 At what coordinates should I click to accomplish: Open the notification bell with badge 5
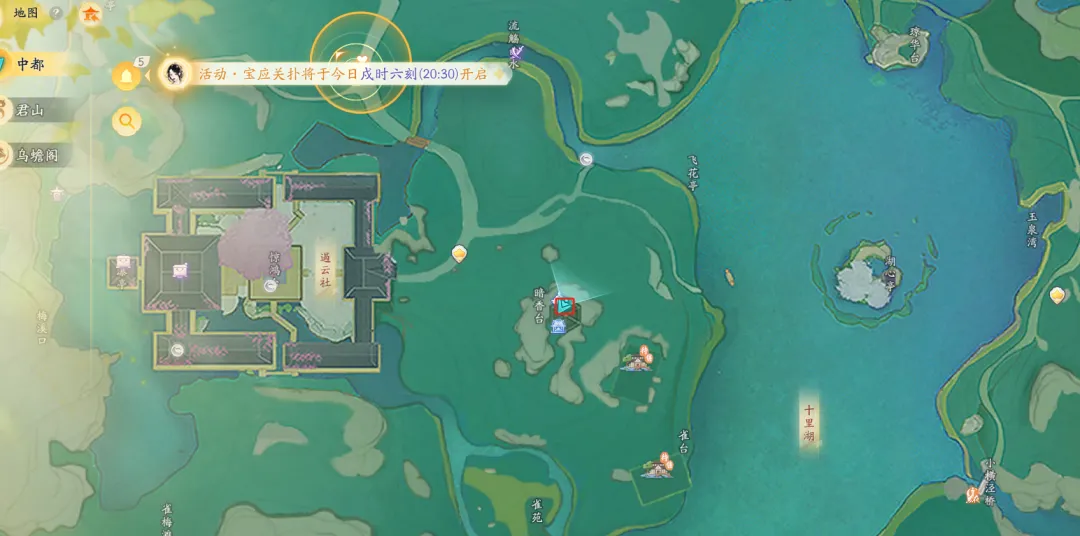click(x=126, y=75)
